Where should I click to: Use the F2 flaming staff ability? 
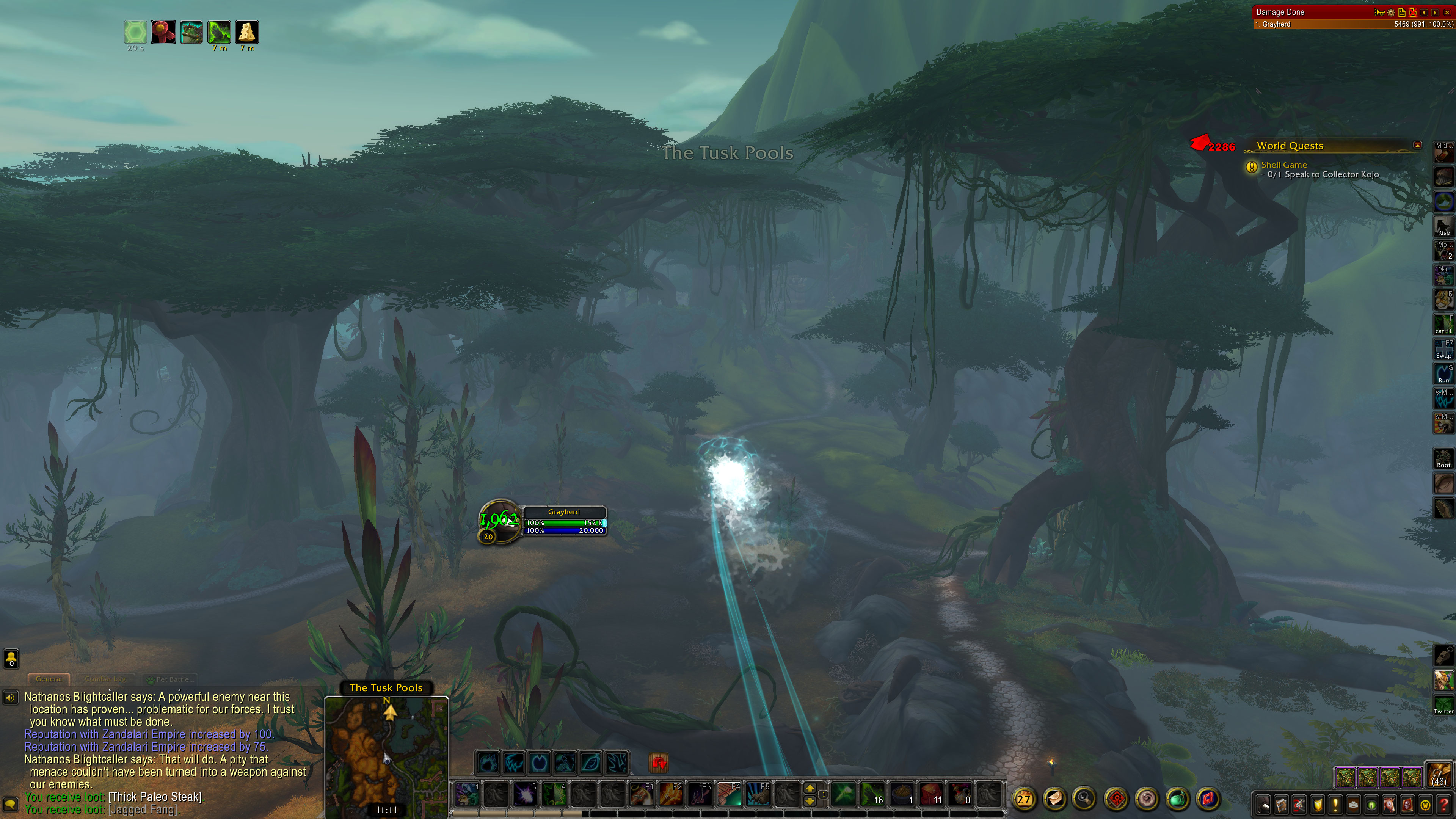tap(671, 795)
